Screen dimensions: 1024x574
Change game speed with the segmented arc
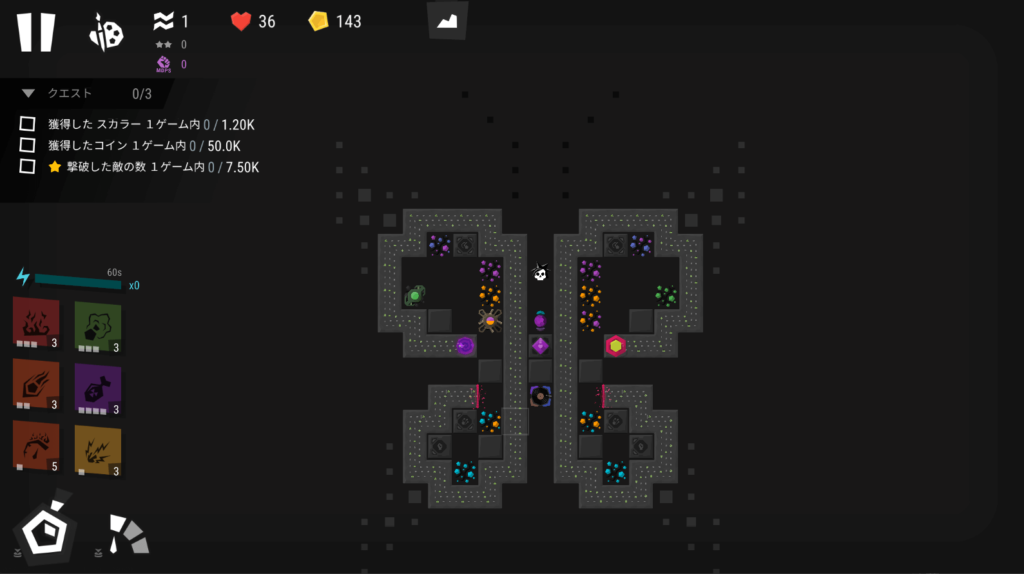(x=127, y=534)
